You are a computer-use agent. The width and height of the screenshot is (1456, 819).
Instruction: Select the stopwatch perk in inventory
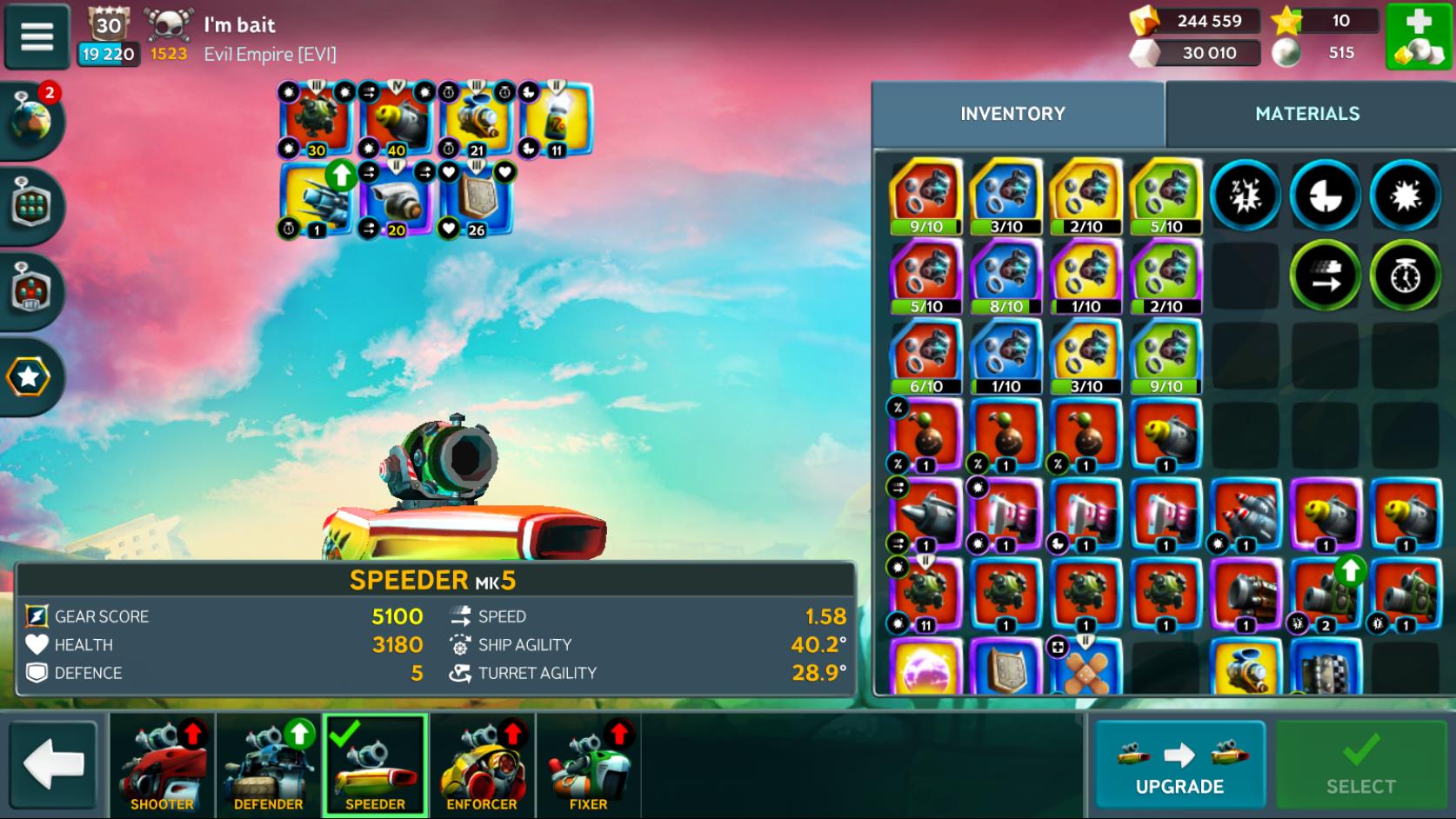pyautogui.click(x=1405, y=276)
